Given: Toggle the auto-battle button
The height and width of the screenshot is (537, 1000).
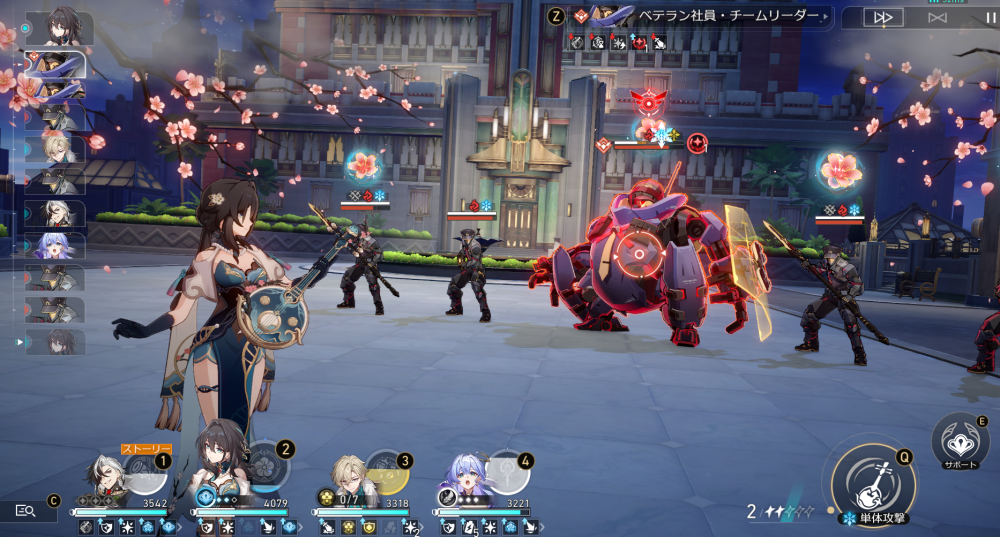Looking at the screenshot, I should [x=937, y=17].
